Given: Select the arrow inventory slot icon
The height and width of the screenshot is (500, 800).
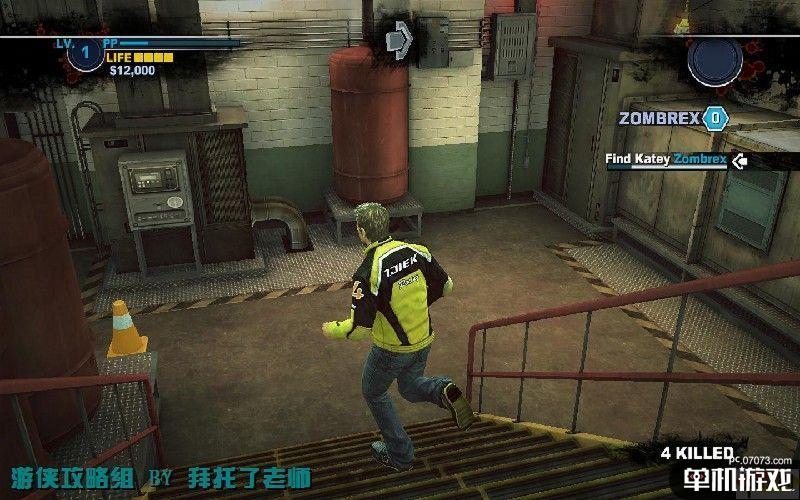Looking at the screenshot, I should click(x=399, y=40).
